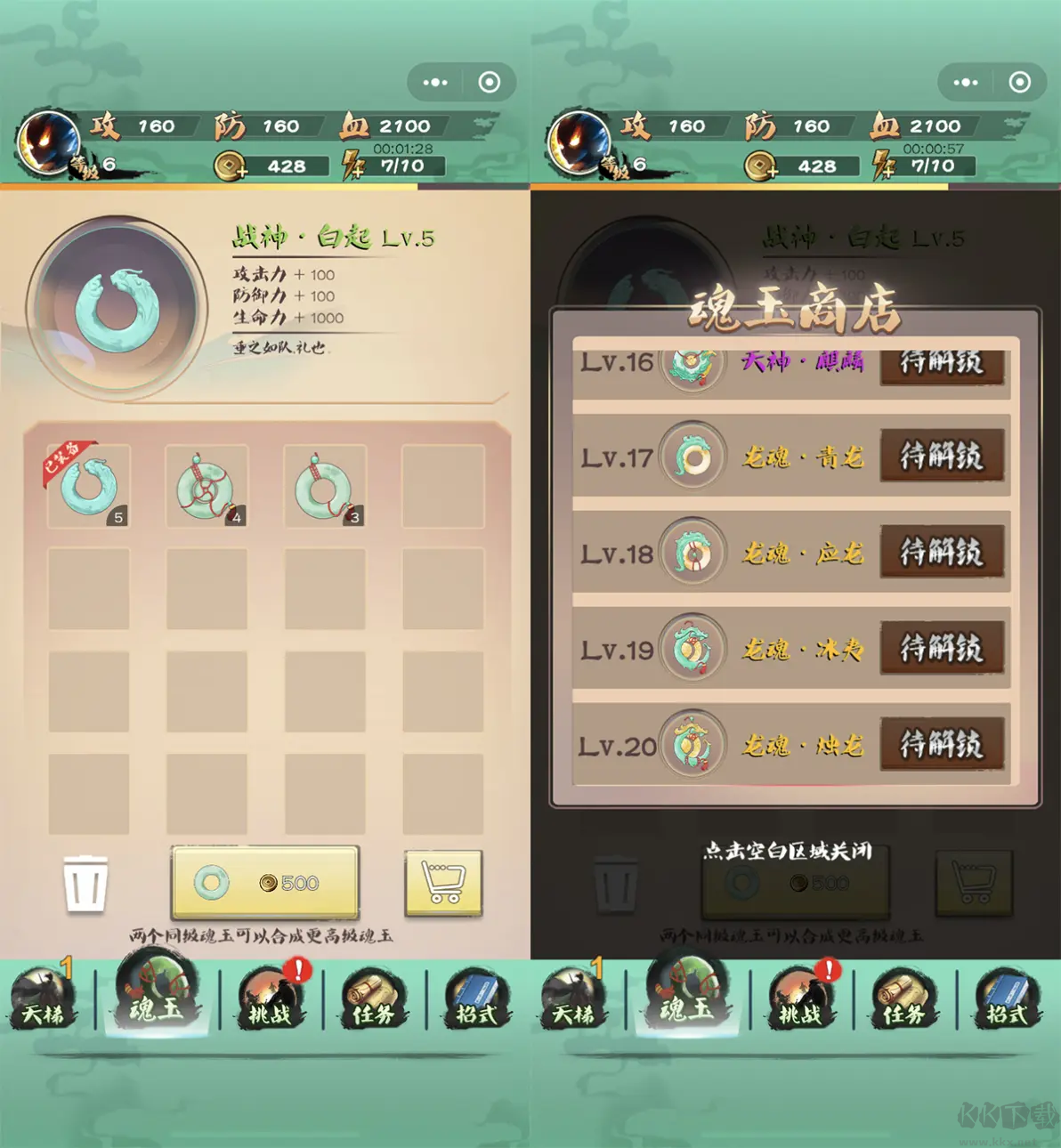Choose the level 3 jade ring slot

click(x=325, y=487)
